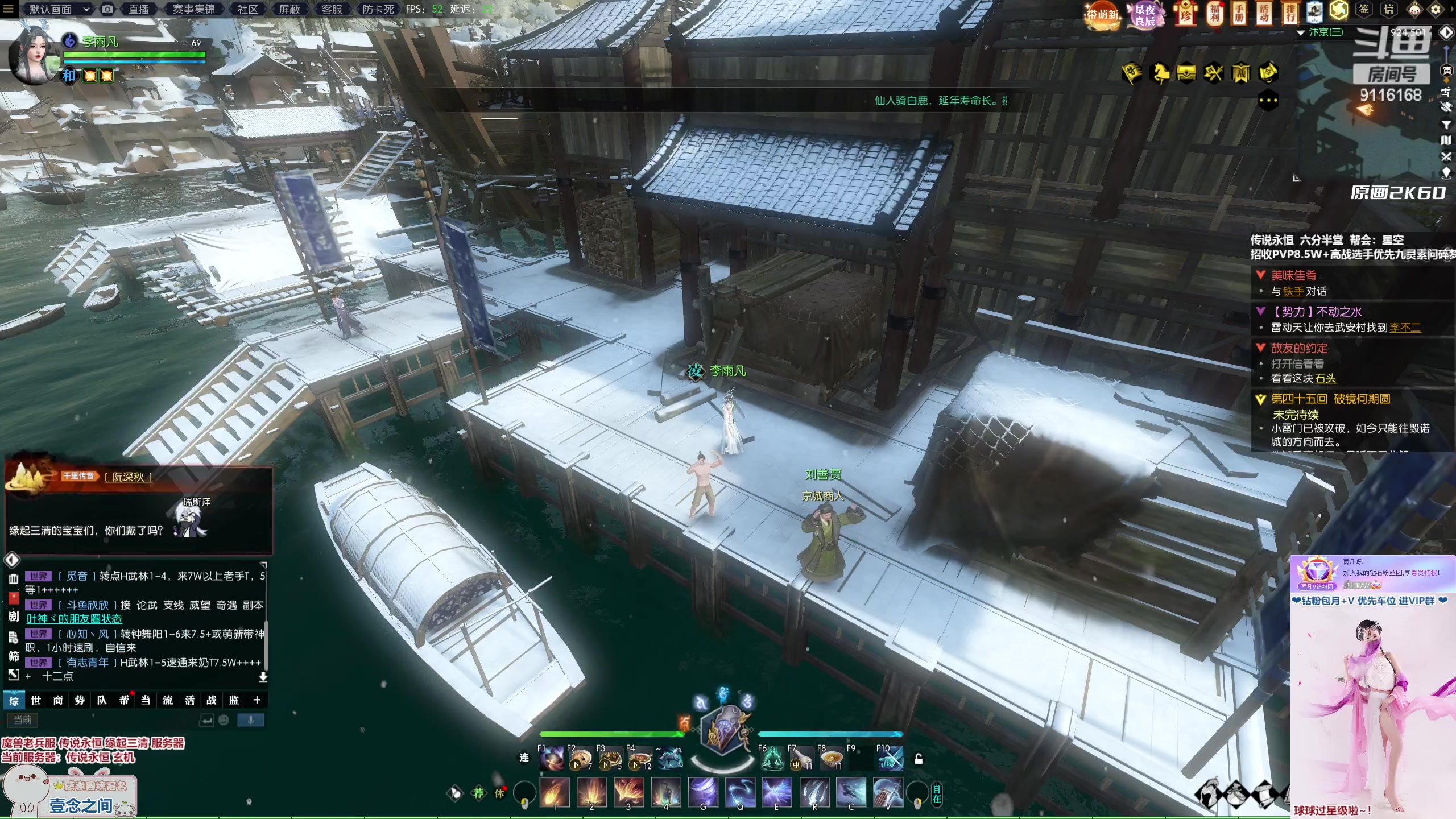Click the golden horse mount icon
The width and height of the screenshot is (1456, 819).
pyautogui.click(x=1159, y=73)
